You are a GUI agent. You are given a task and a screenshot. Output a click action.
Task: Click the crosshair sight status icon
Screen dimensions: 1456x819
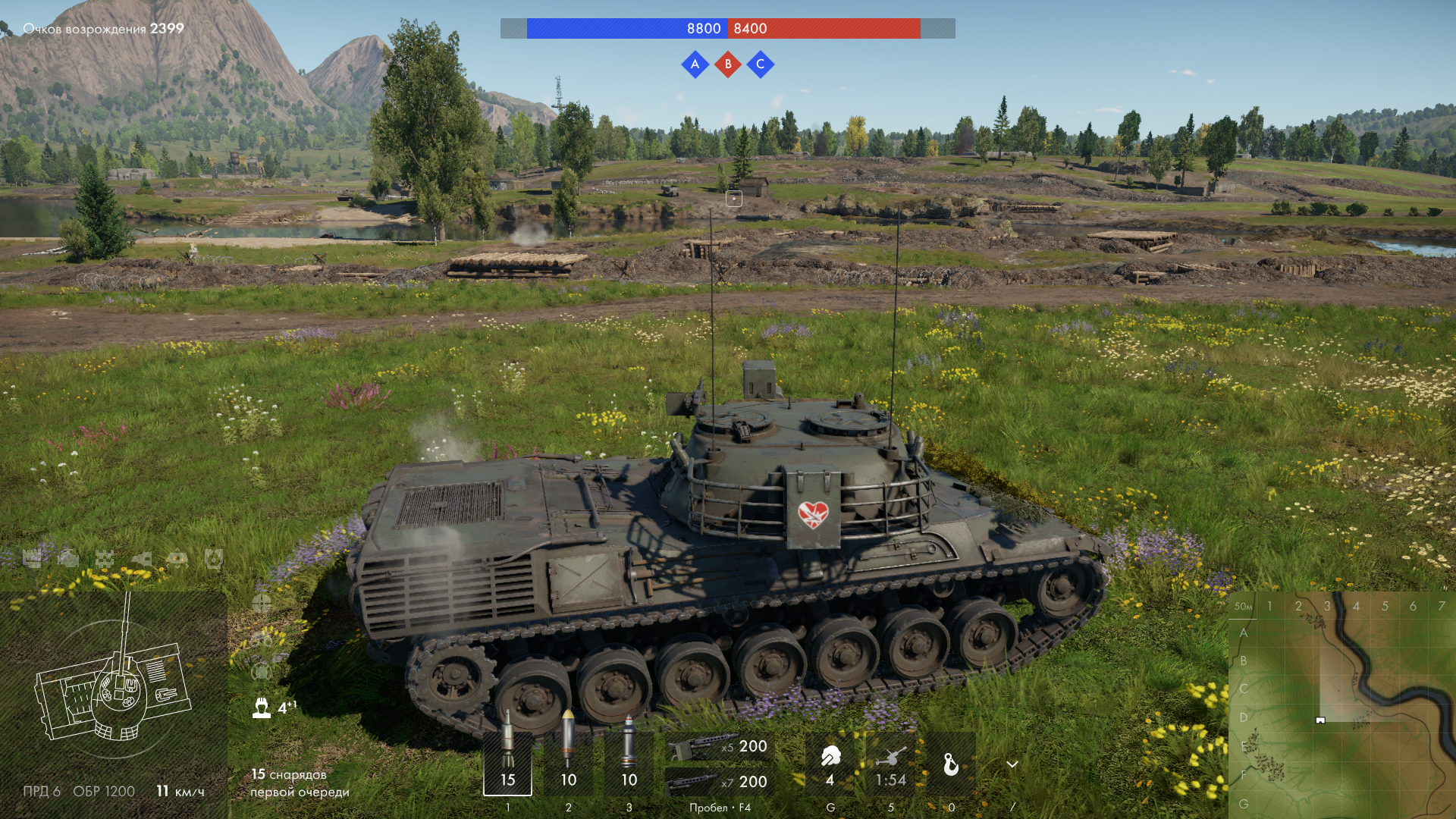[x=262, y=604]
